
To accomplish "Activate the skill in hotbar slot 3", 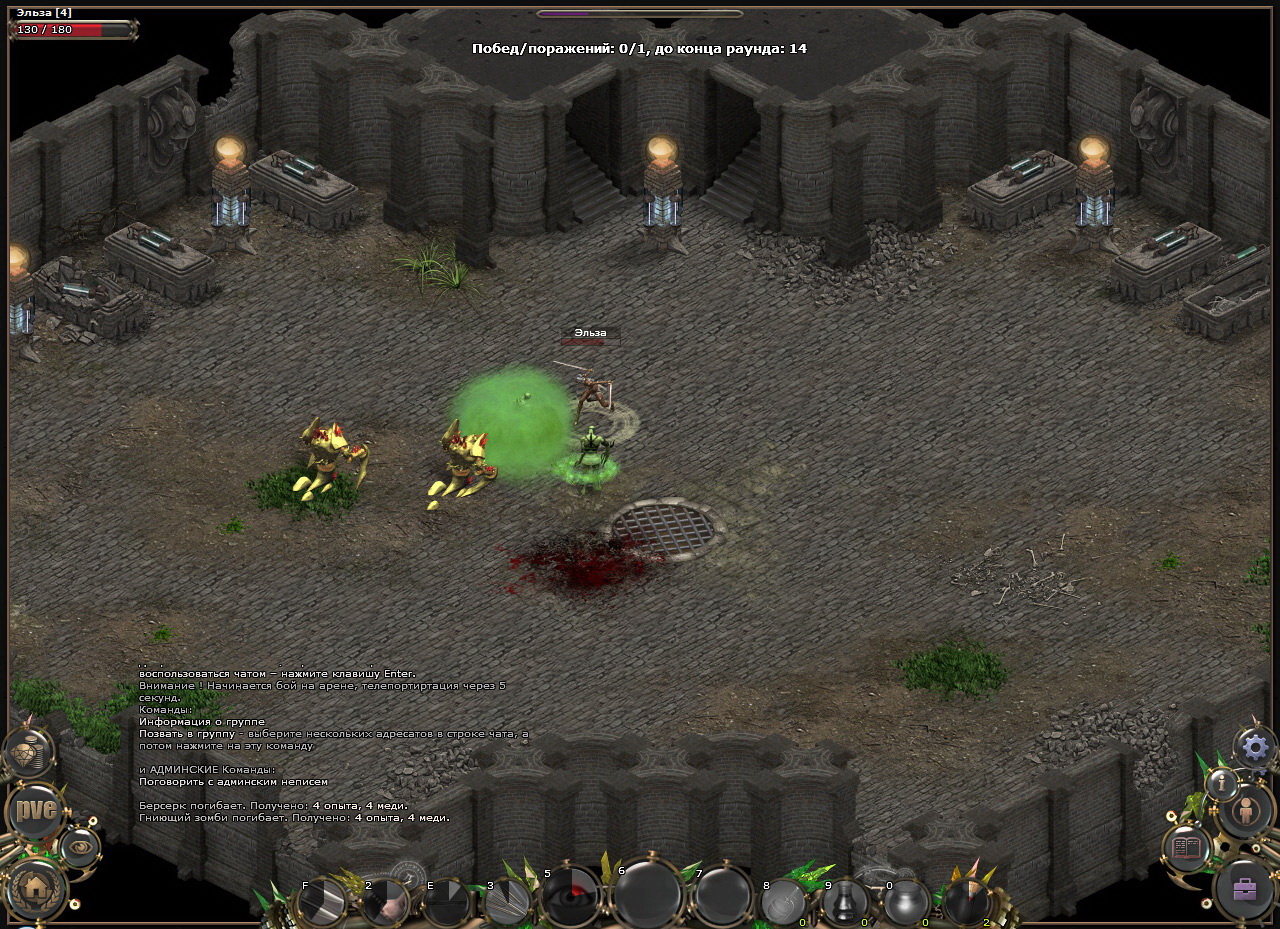I will click(508, 901).
